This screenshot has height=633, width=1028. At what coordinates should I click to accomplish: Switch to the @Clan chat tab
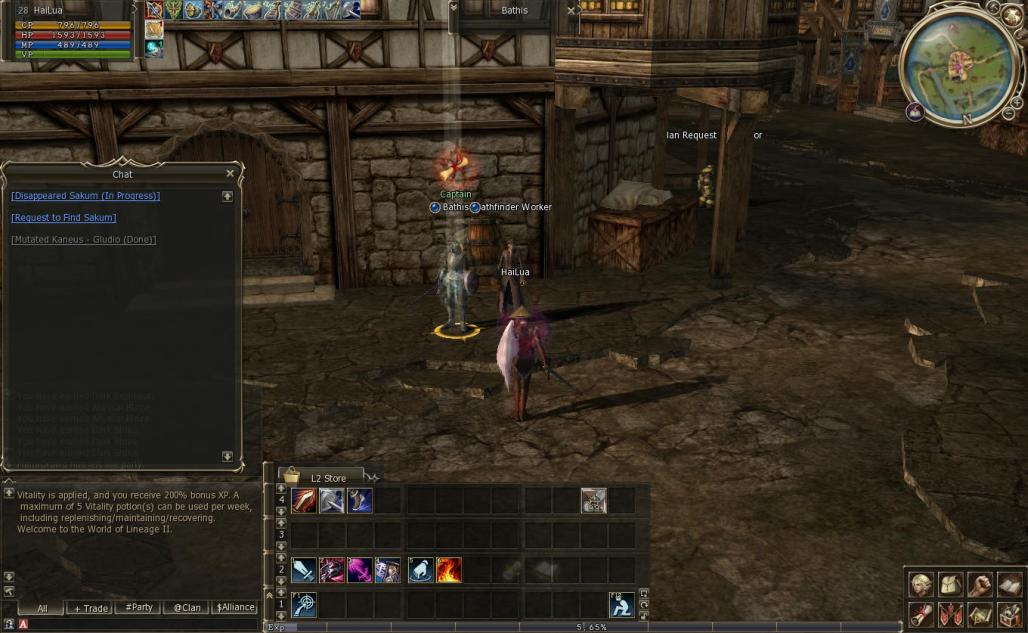(x=187, y=608)
